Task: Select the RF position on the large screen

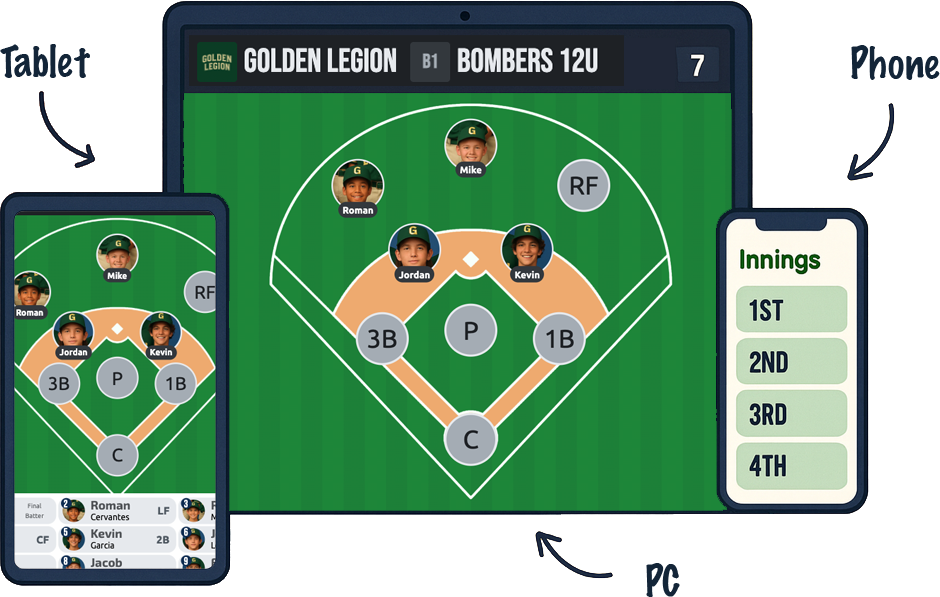Action: coord(583,185)
